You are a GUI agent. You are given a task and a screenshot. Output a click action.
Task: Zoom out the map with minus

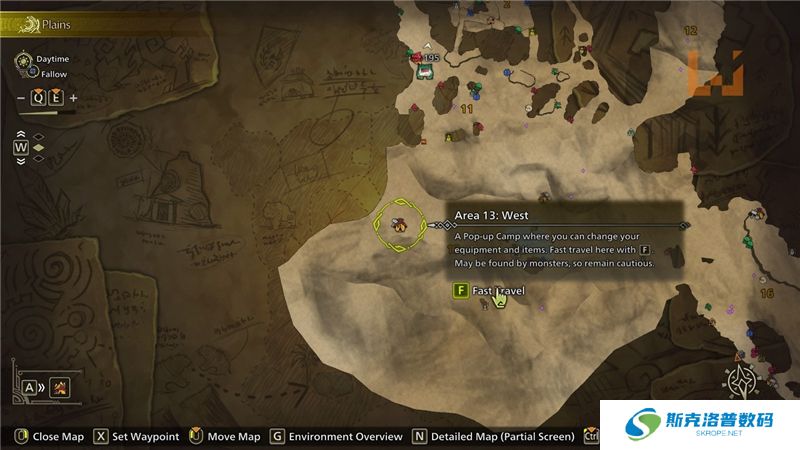[x=22, y=98]
